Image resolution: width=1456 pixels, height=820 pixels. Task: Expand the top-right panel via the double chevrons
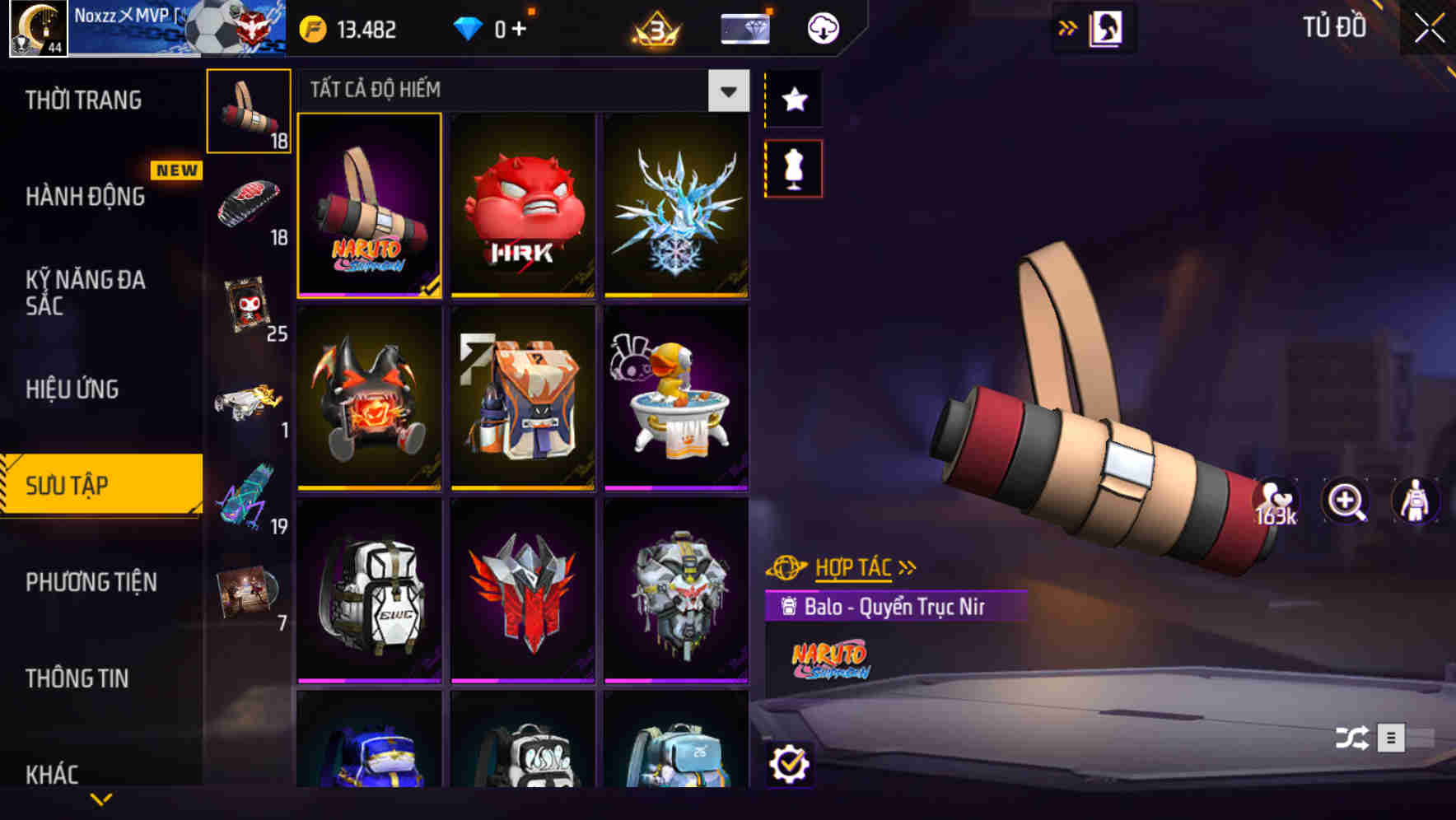coord(1068,27)
